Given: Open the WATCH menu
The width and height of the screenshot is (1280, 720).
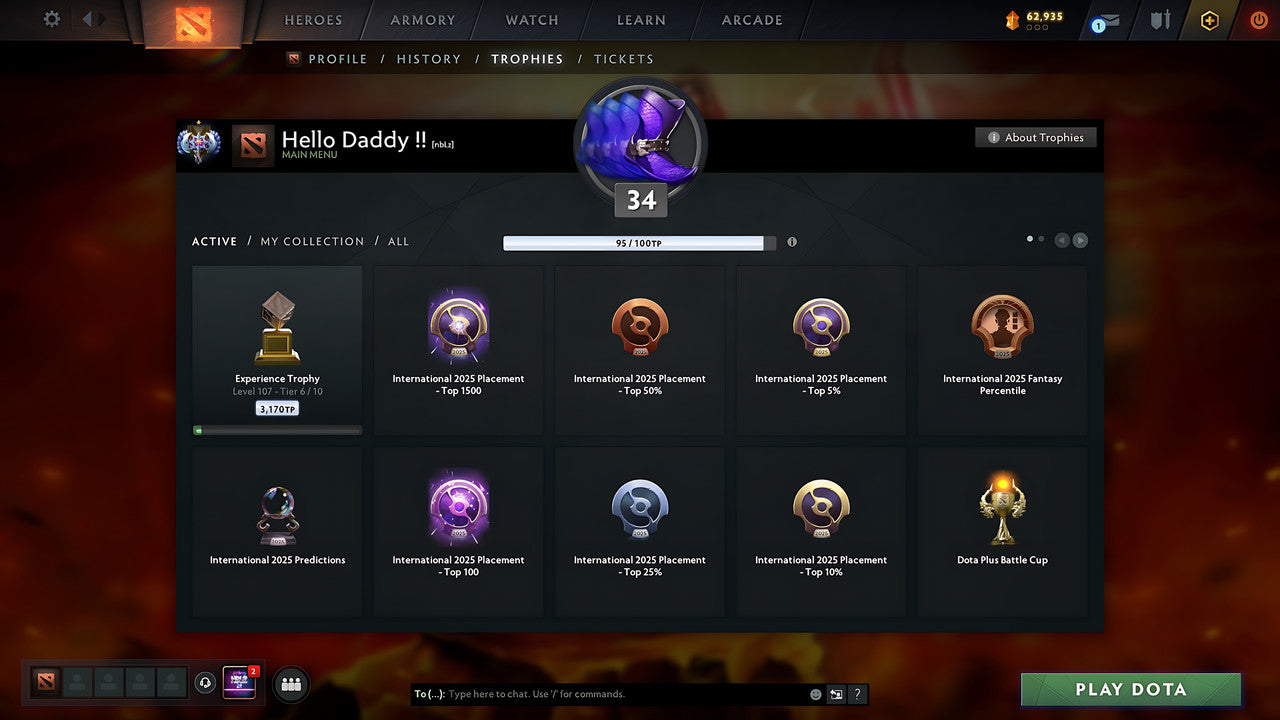Looking at the screenshot, I should (531, 20).
